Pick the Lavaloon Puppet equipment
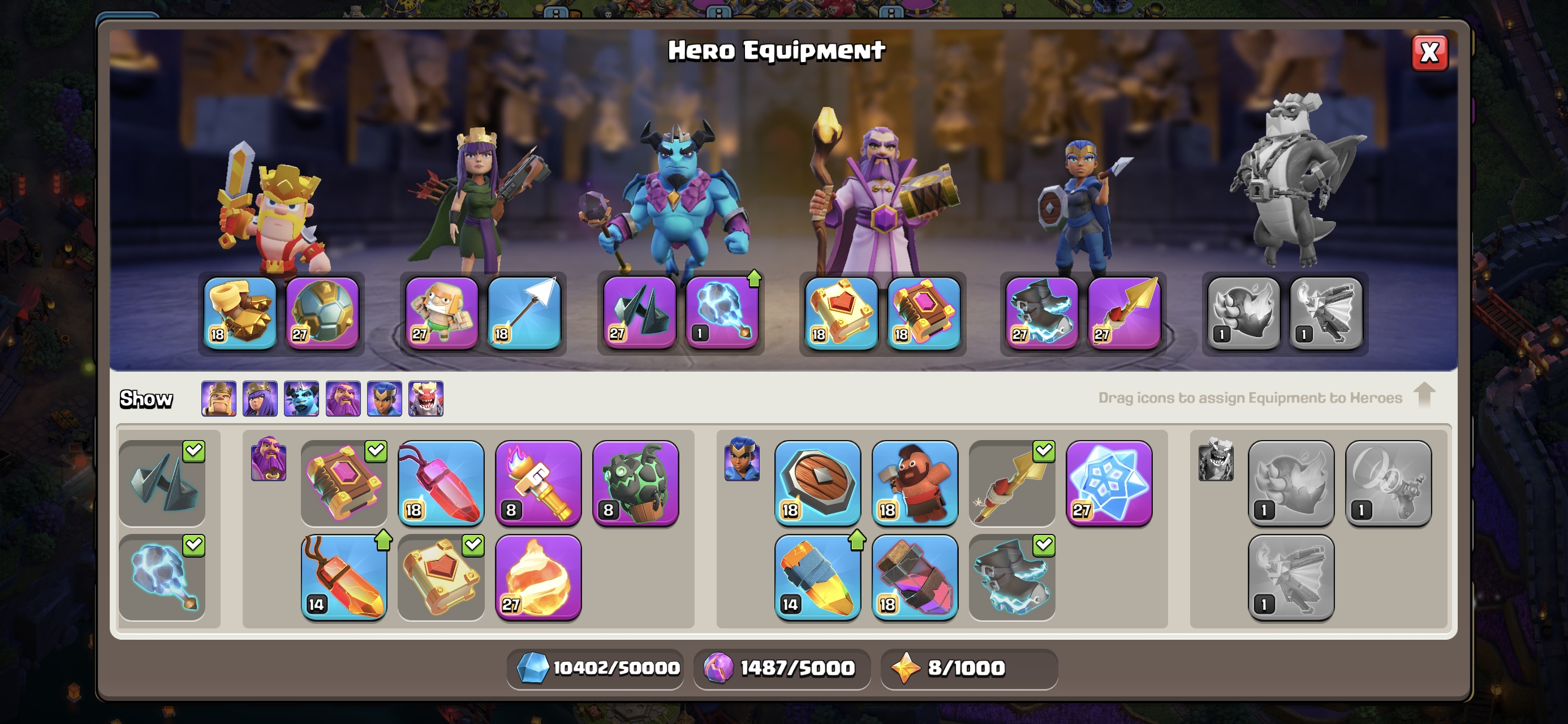1568x724 pixels. click(635, 484)
